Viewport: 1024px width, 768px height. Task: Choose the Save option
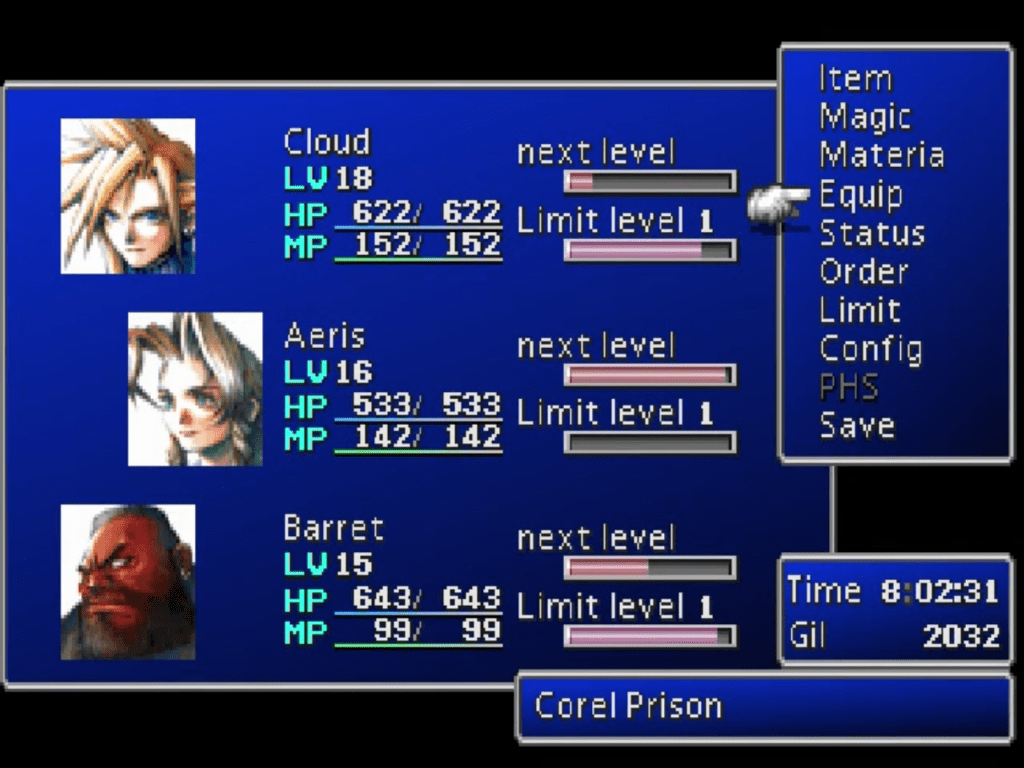[x=857, y=426]
